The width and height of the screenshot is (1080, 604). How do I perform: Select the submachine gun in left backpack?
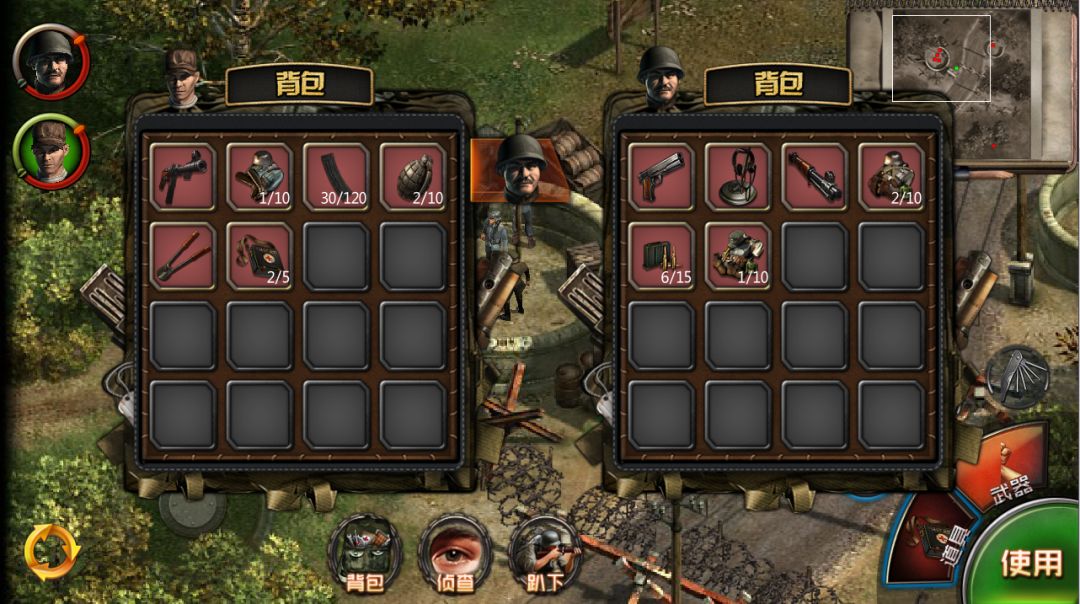(x=183, y=176)
